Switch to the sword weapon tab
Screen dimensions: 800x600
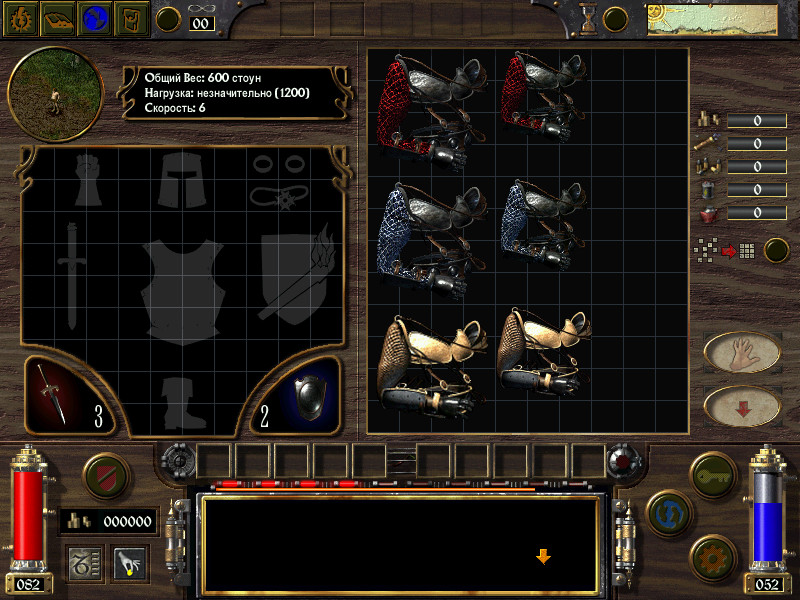pos(67,395)
